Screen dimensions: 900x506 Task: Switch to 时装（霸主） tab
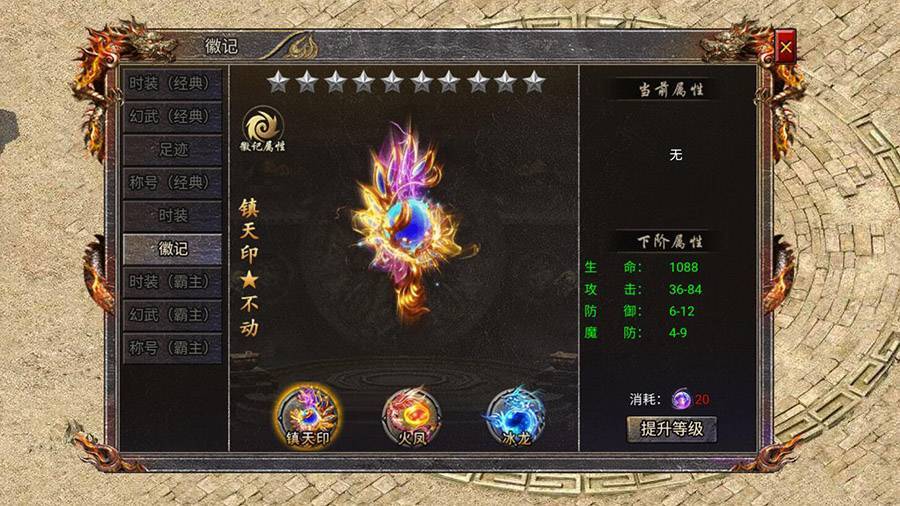172,281
